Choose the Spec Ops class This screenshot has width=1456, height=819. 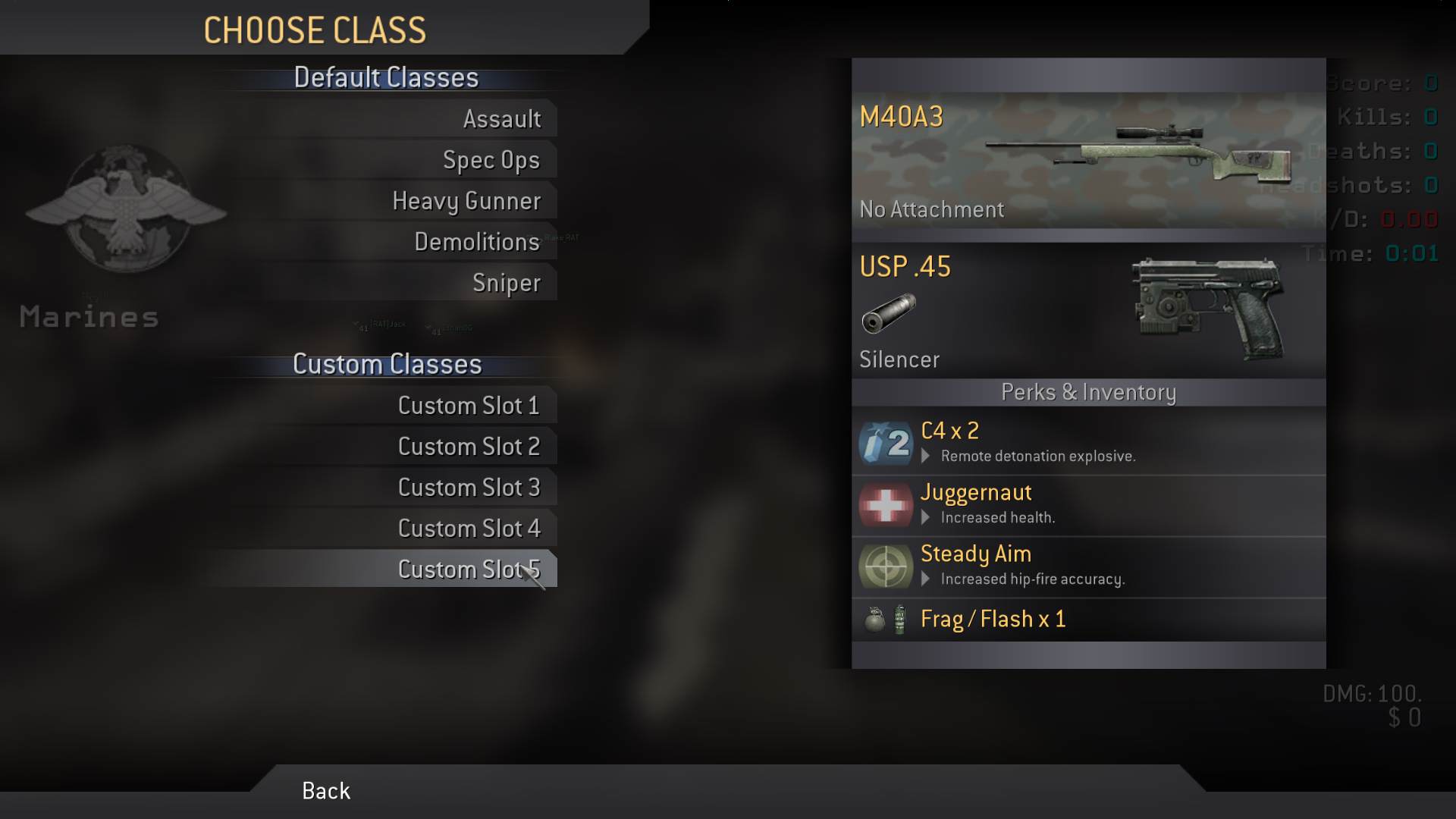pyautogui.click(x=491, y=160)
